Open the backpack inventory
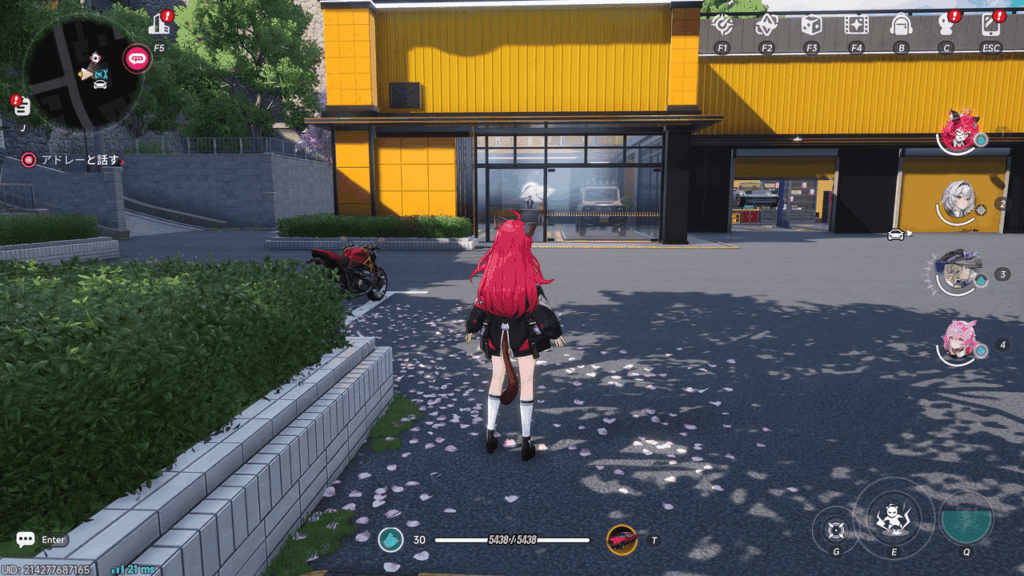Viewport: 1024px width, 576px height. pos(900,25)
